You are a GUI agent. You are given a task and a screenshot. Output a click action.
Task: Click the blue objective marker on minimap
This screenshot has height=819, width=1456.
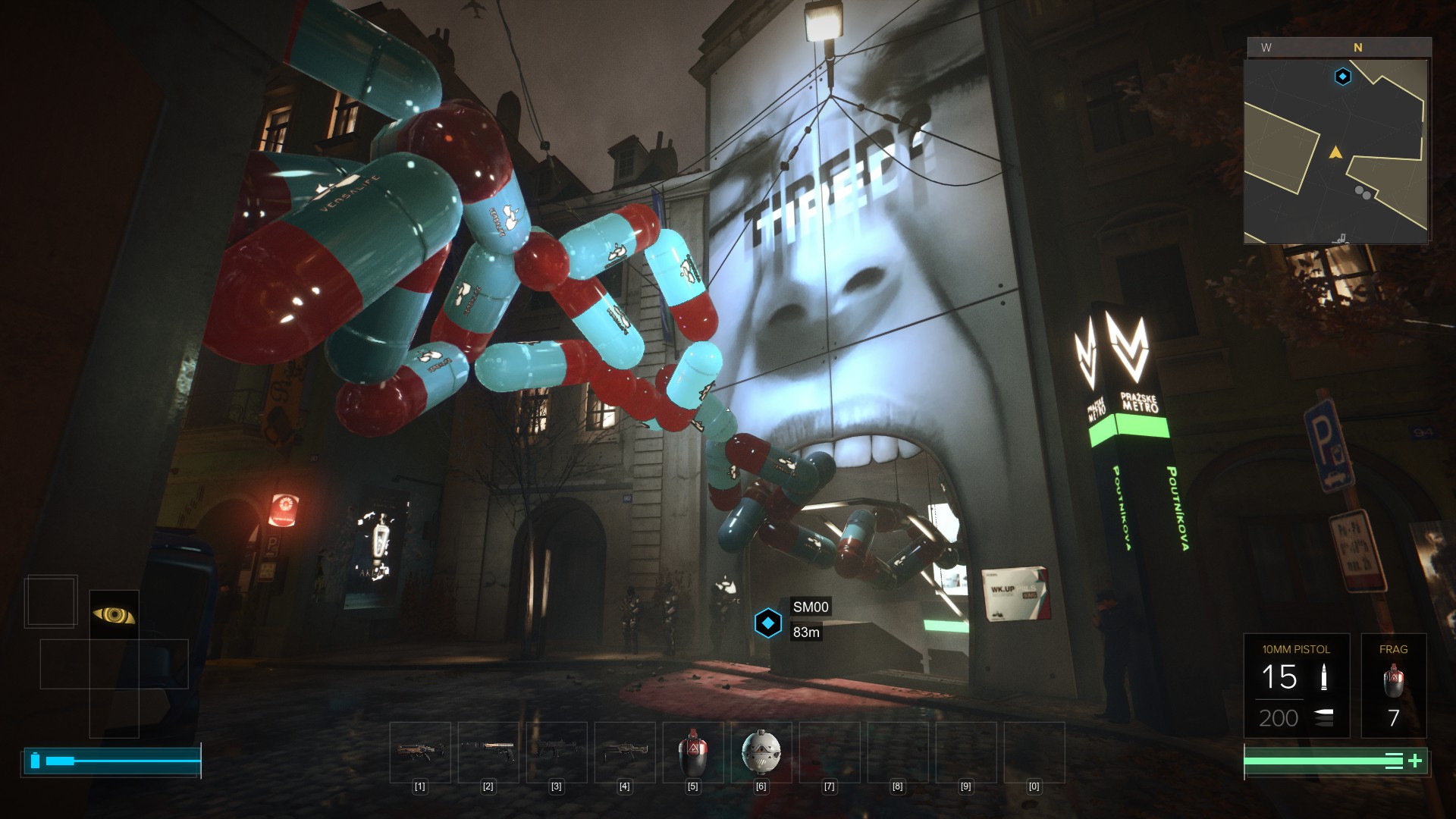[x=1343, y=77]
